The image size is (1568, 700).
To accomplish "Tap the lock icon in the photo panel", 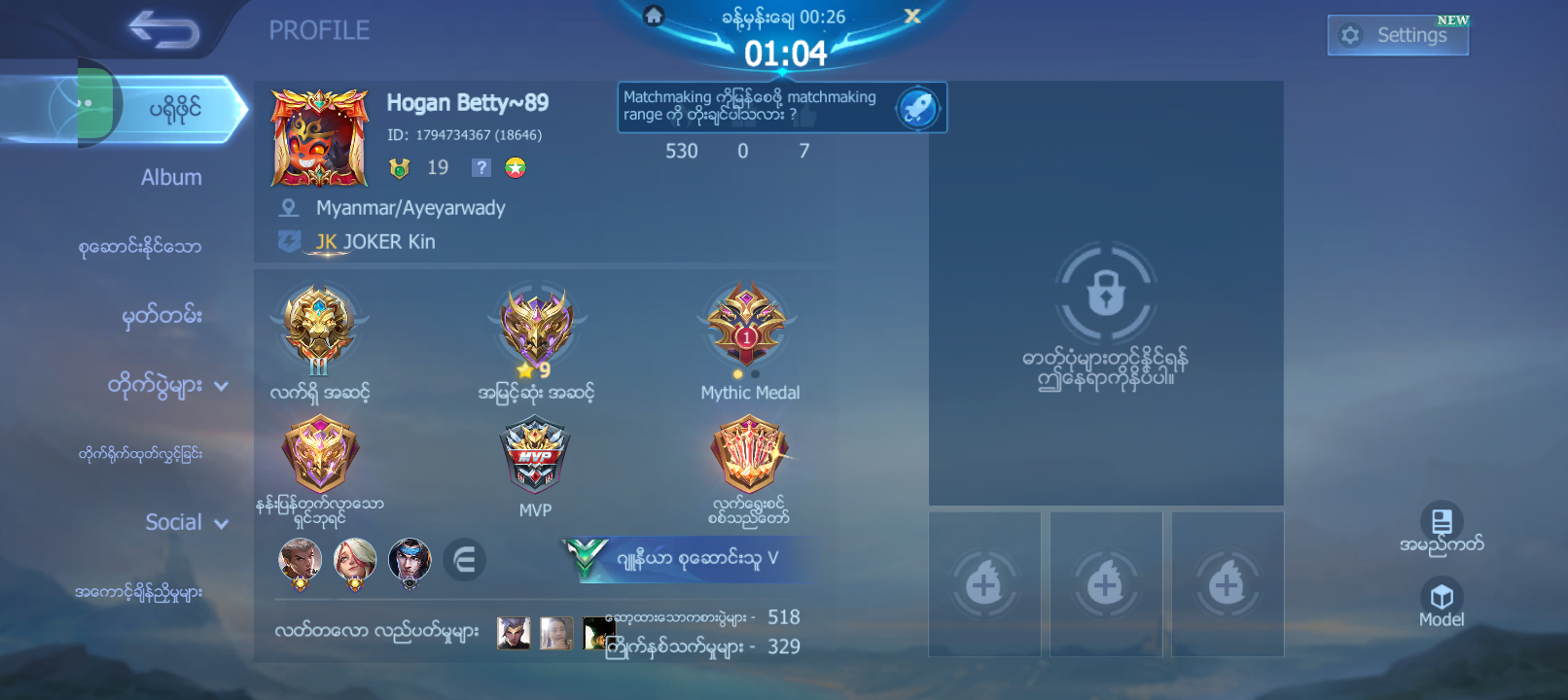I will (1106, 292).
